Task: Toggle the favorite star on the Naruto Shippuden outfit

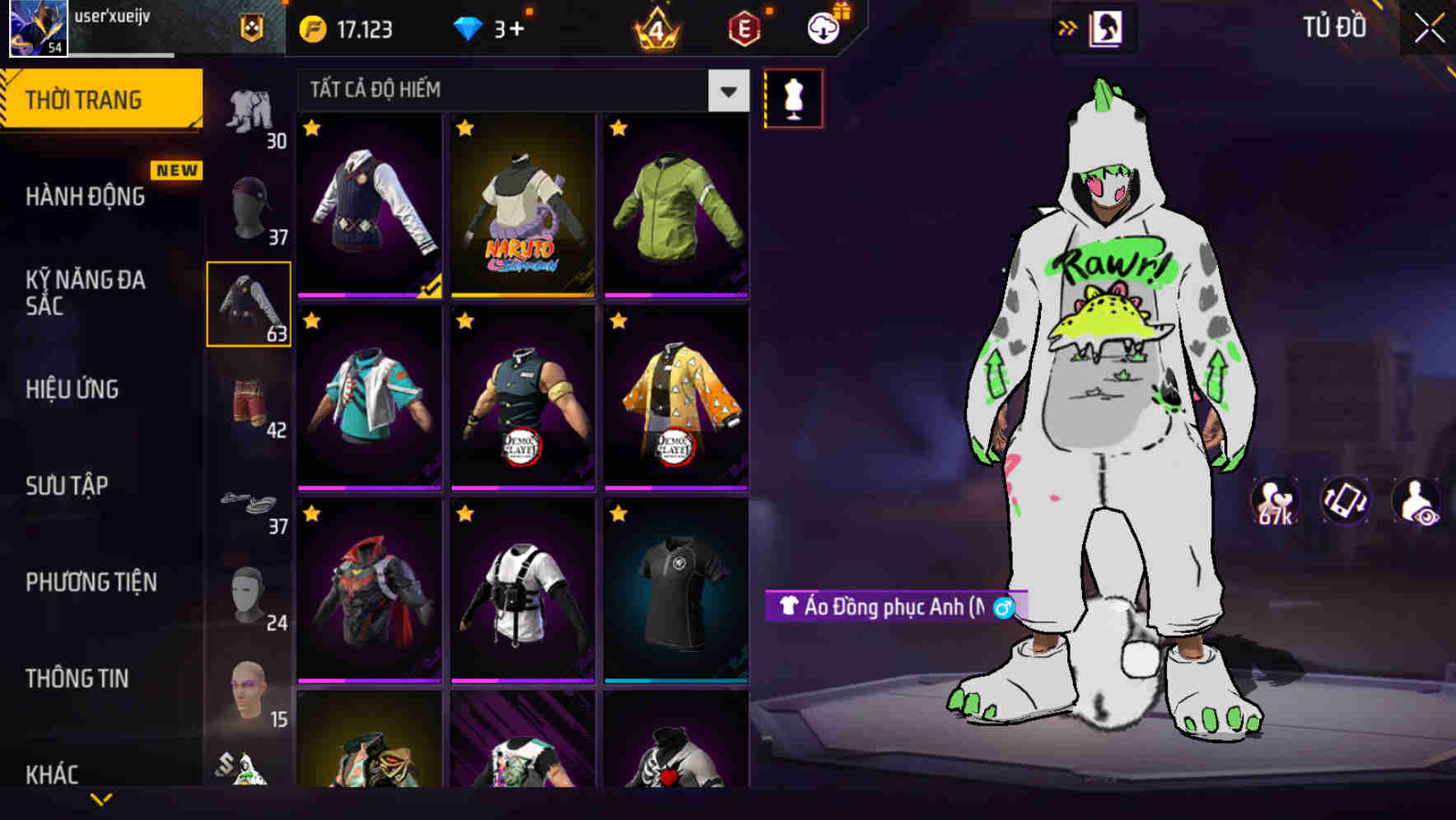Action: (x=466, y=128)
